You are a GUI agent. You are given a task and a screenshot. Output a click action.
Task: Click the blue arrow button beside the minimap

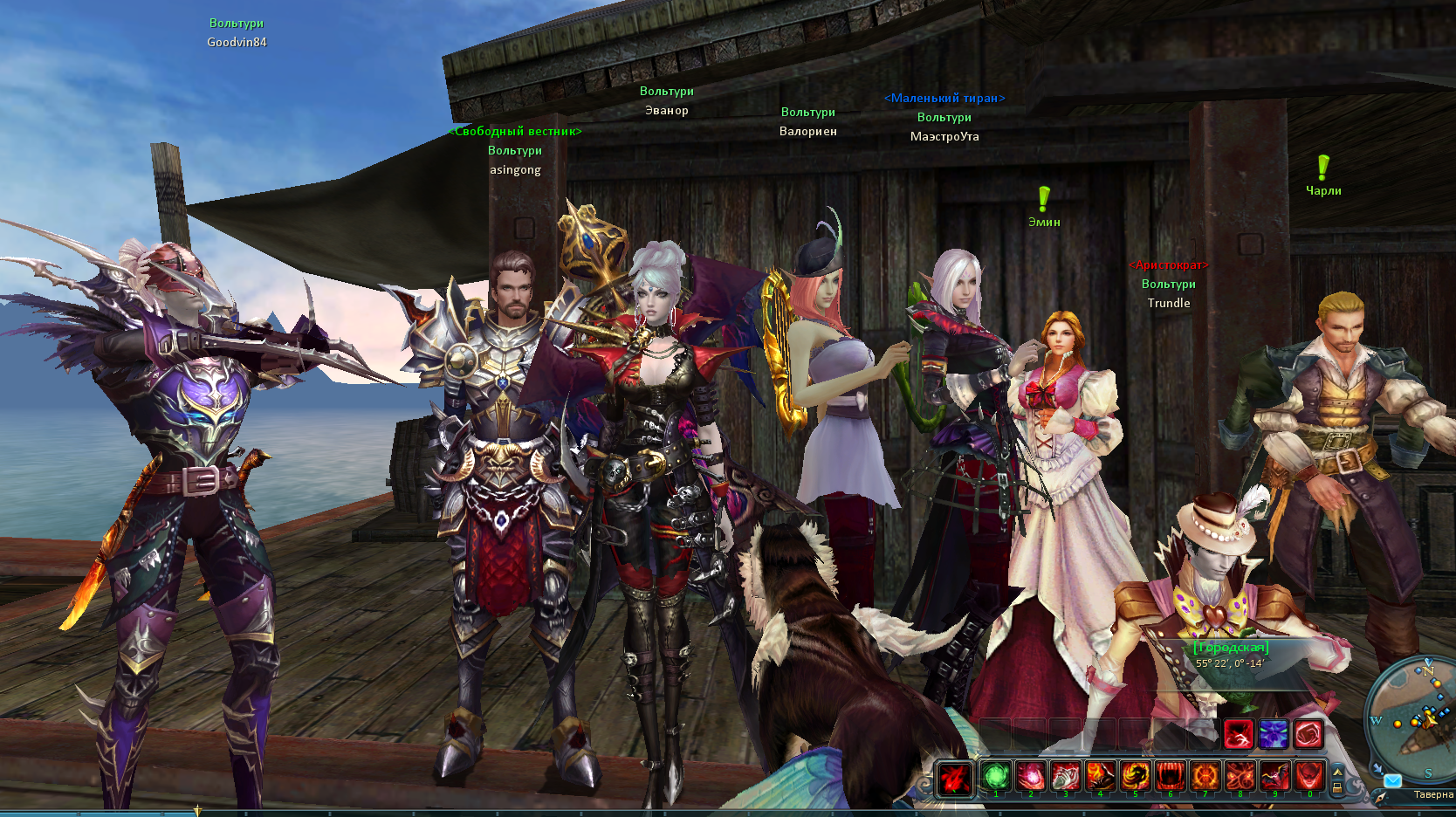tap(1377, 768)
